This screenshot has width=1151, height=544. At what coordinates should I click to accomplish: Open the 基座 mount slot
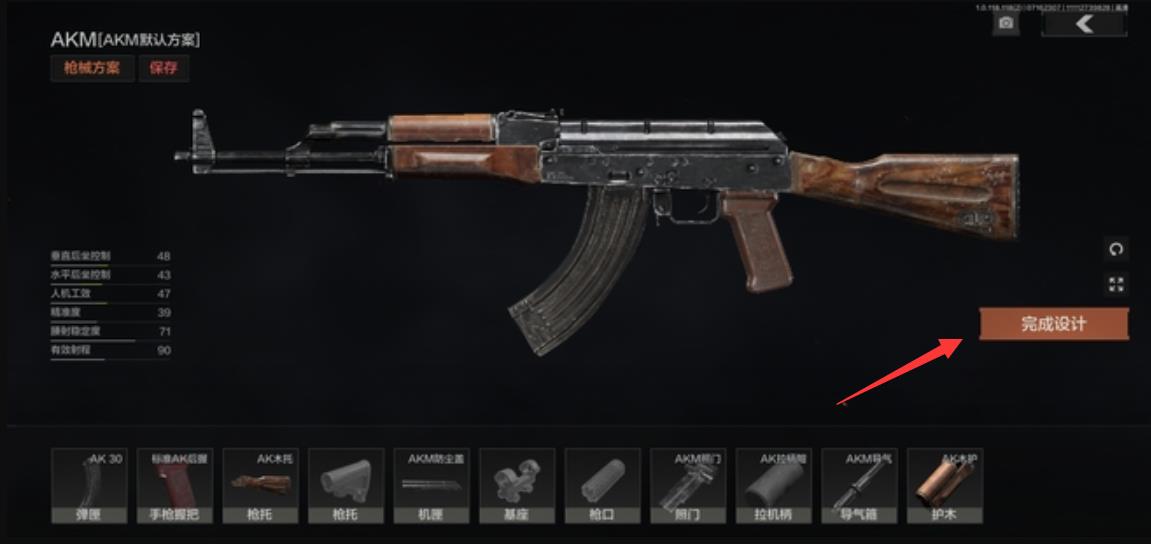[517, 486]
